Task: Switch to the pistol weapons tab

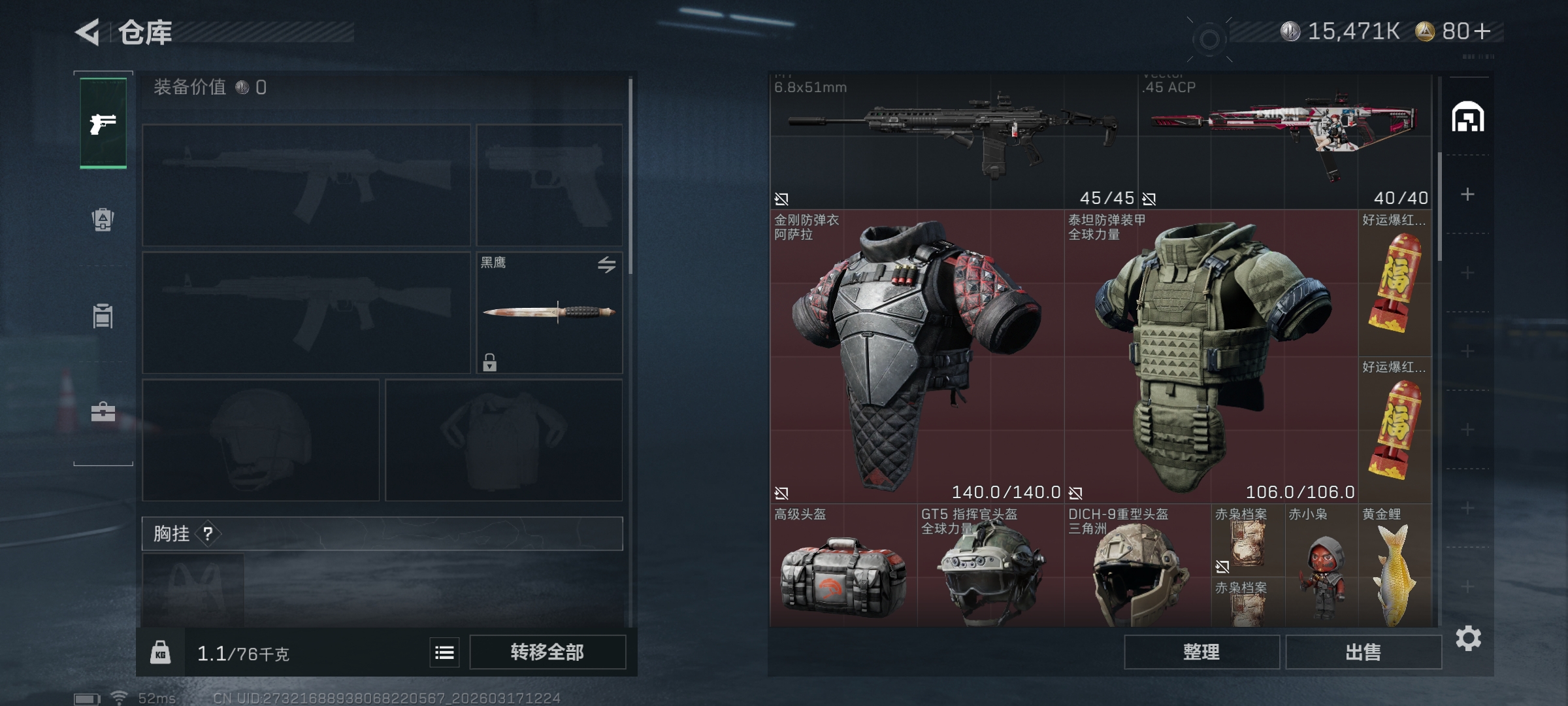Action: click(103, 123)
